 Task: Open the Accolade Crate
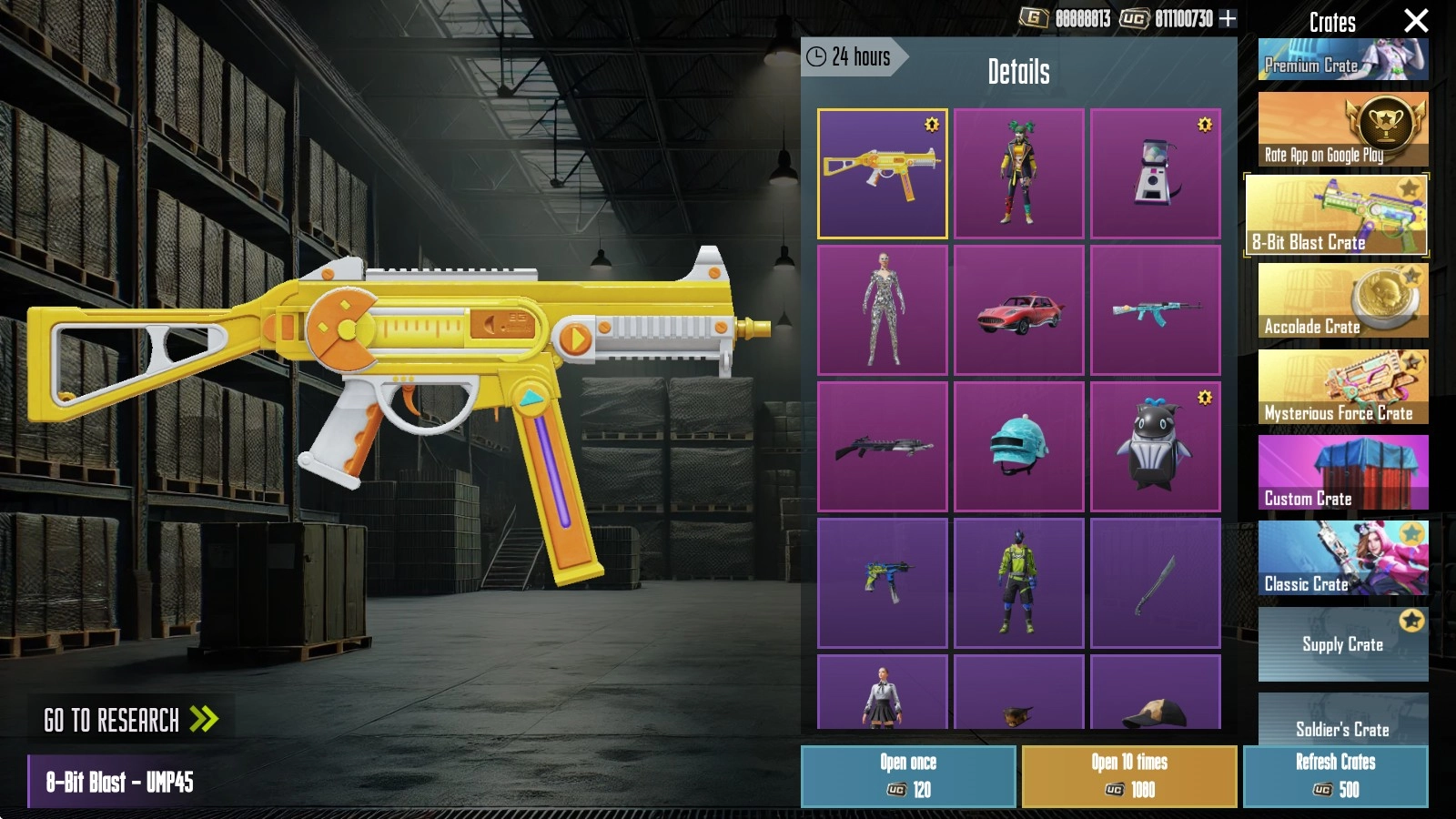coord(1342,300)
